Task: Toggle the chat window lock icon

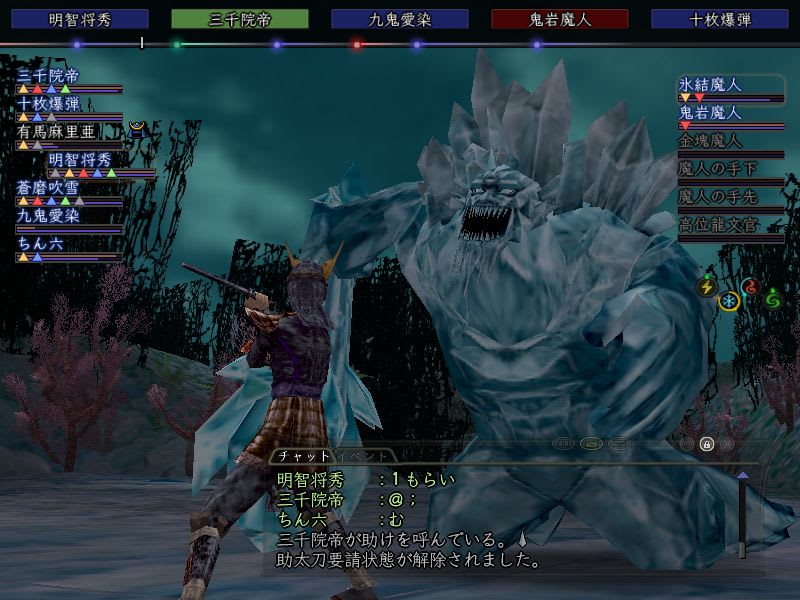Action: tap(706, 444)
